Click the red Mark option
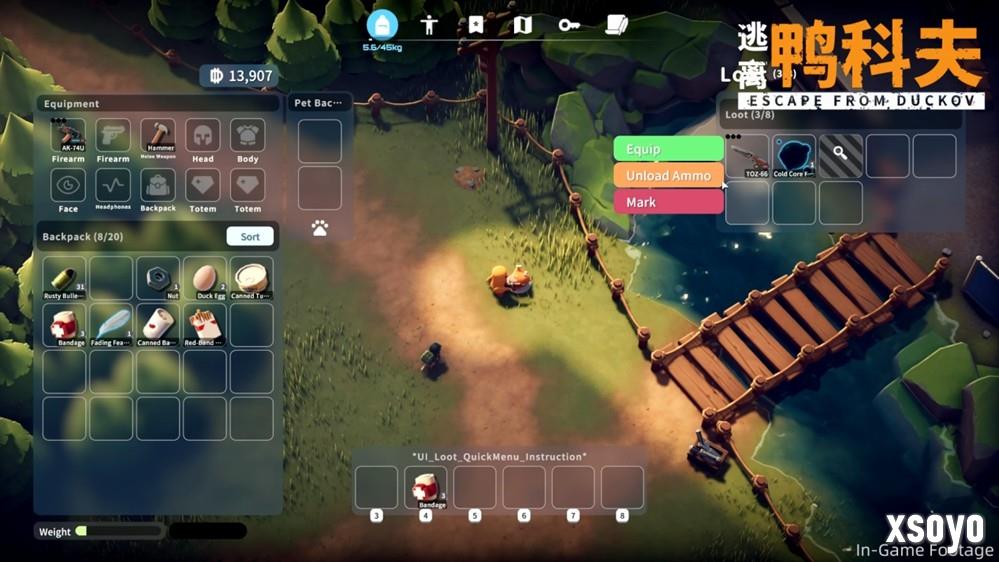The width and height of the screenshot is (999, 562). [668, 202]
